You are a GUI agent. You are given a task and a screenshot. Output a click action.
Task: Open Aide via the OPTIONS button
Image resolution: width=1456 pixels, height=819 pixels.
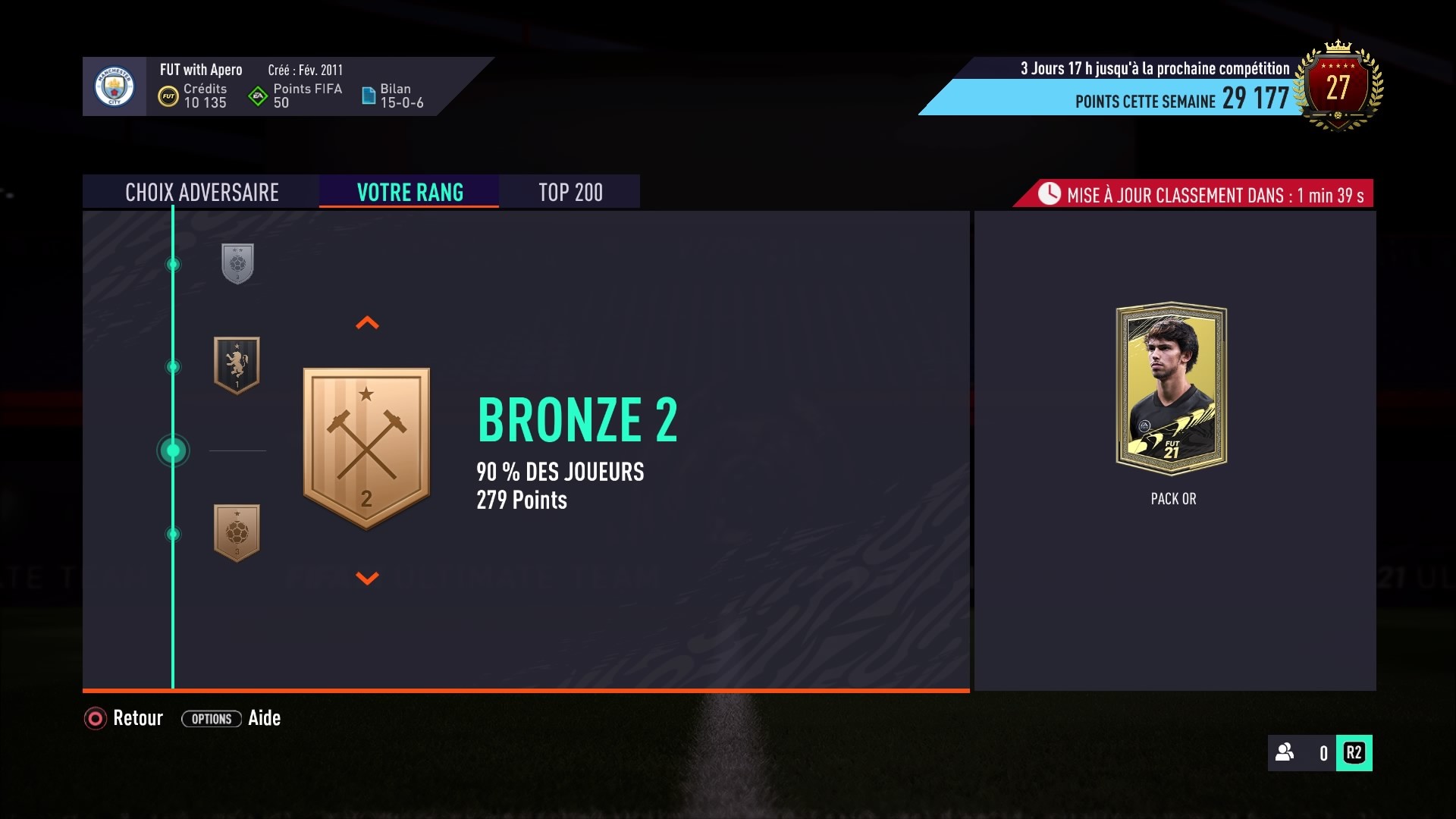click(211, 719)
